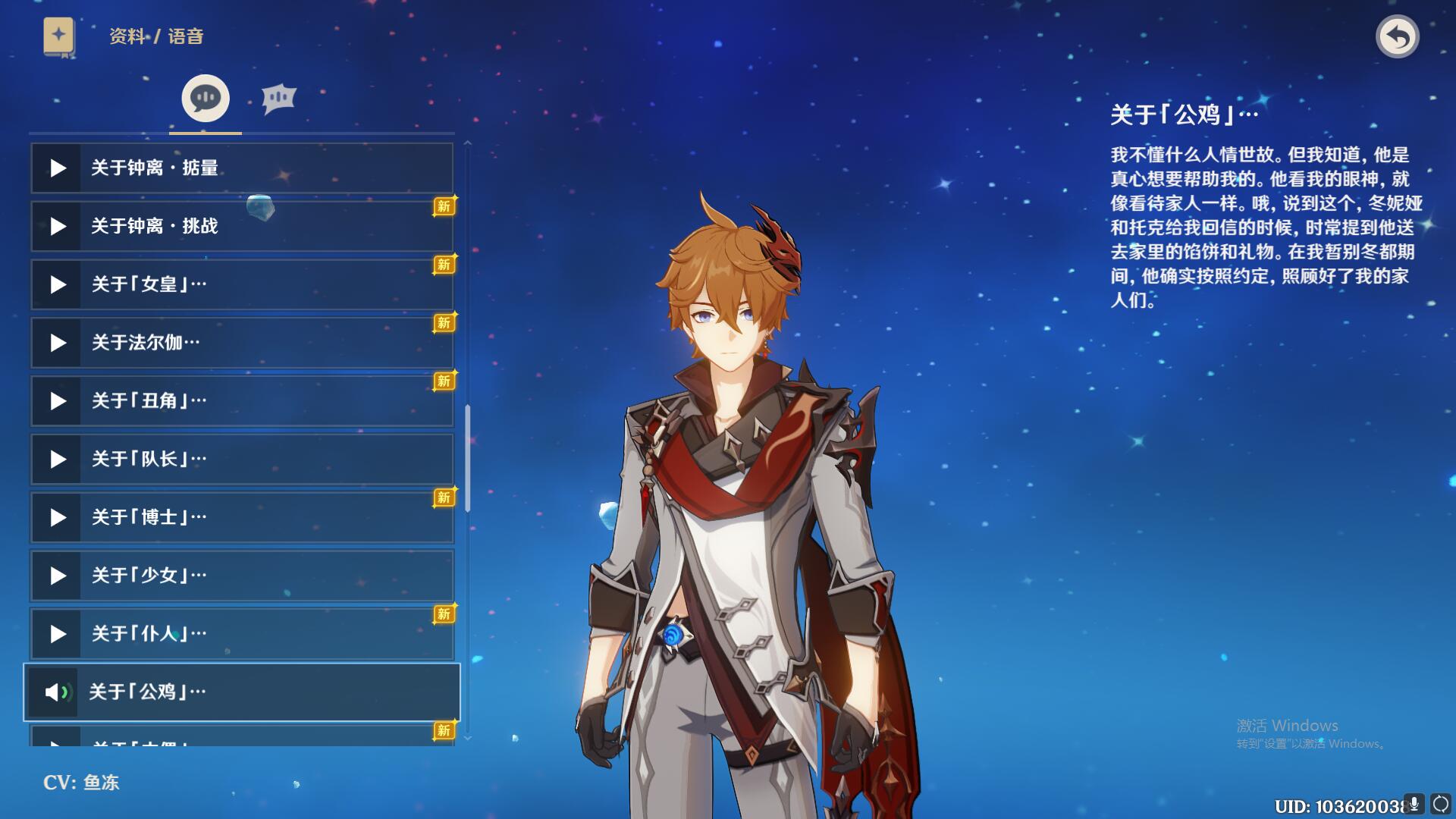Viewport: 1456px width, 819px height.
Task: Click the currently playing 关于「公鸡」 entry
Action: point(243,692)
